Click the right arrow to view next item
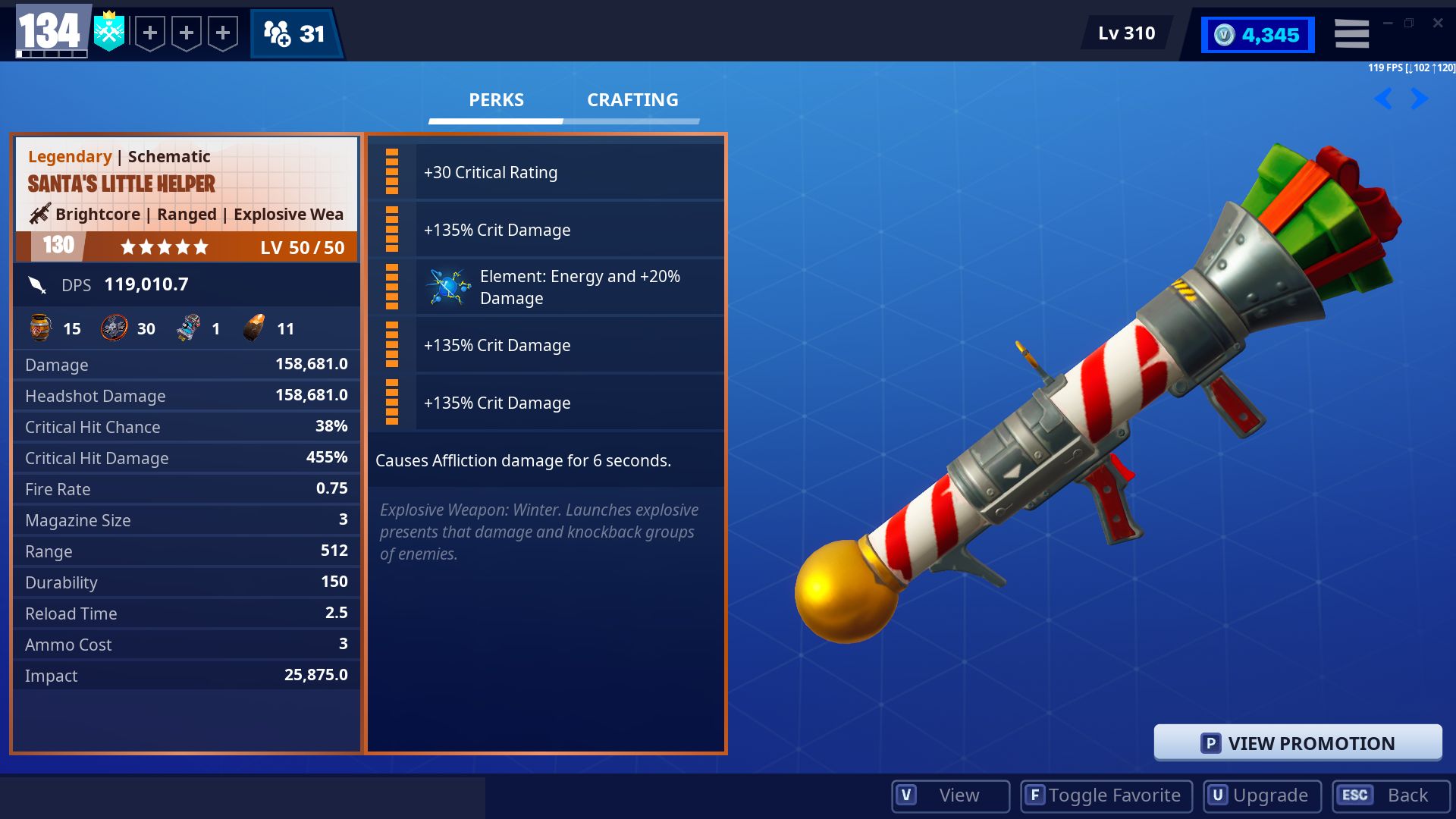 [1417, 99]
